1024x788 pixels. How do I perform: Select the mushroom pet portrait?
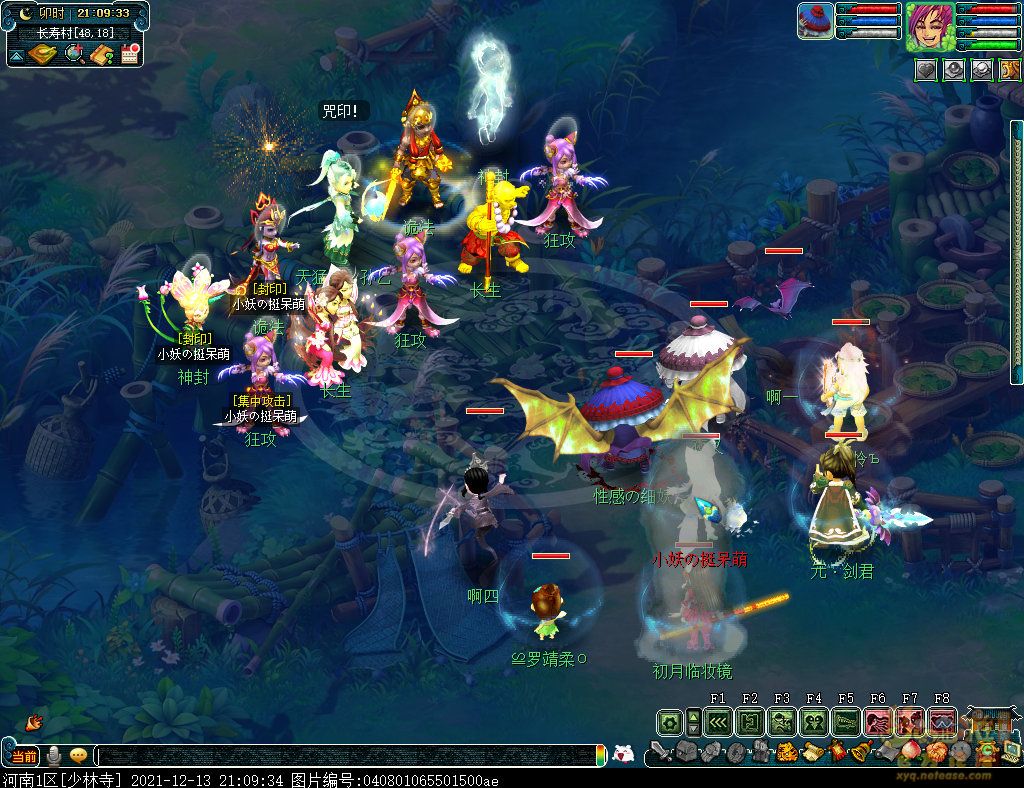pos(815,21)
